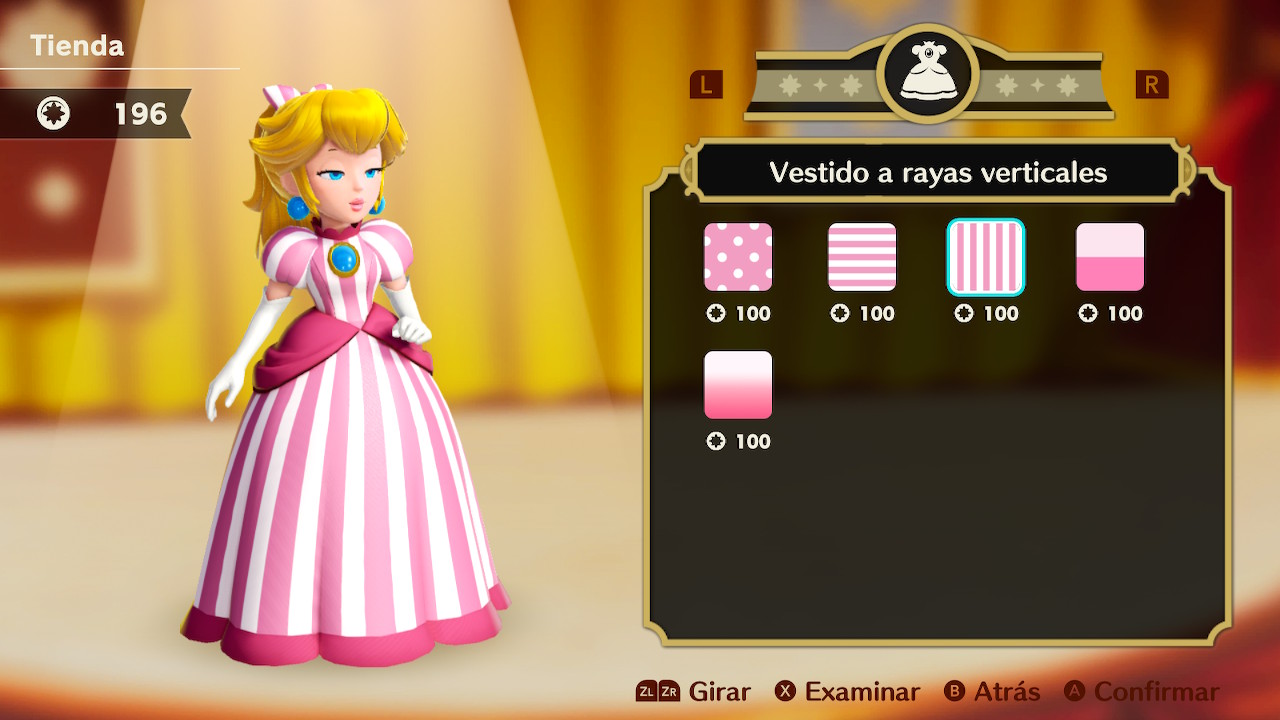Select the two-tone pink dress pattern
Screen dimensions: 1280x720
[1110, 257]
